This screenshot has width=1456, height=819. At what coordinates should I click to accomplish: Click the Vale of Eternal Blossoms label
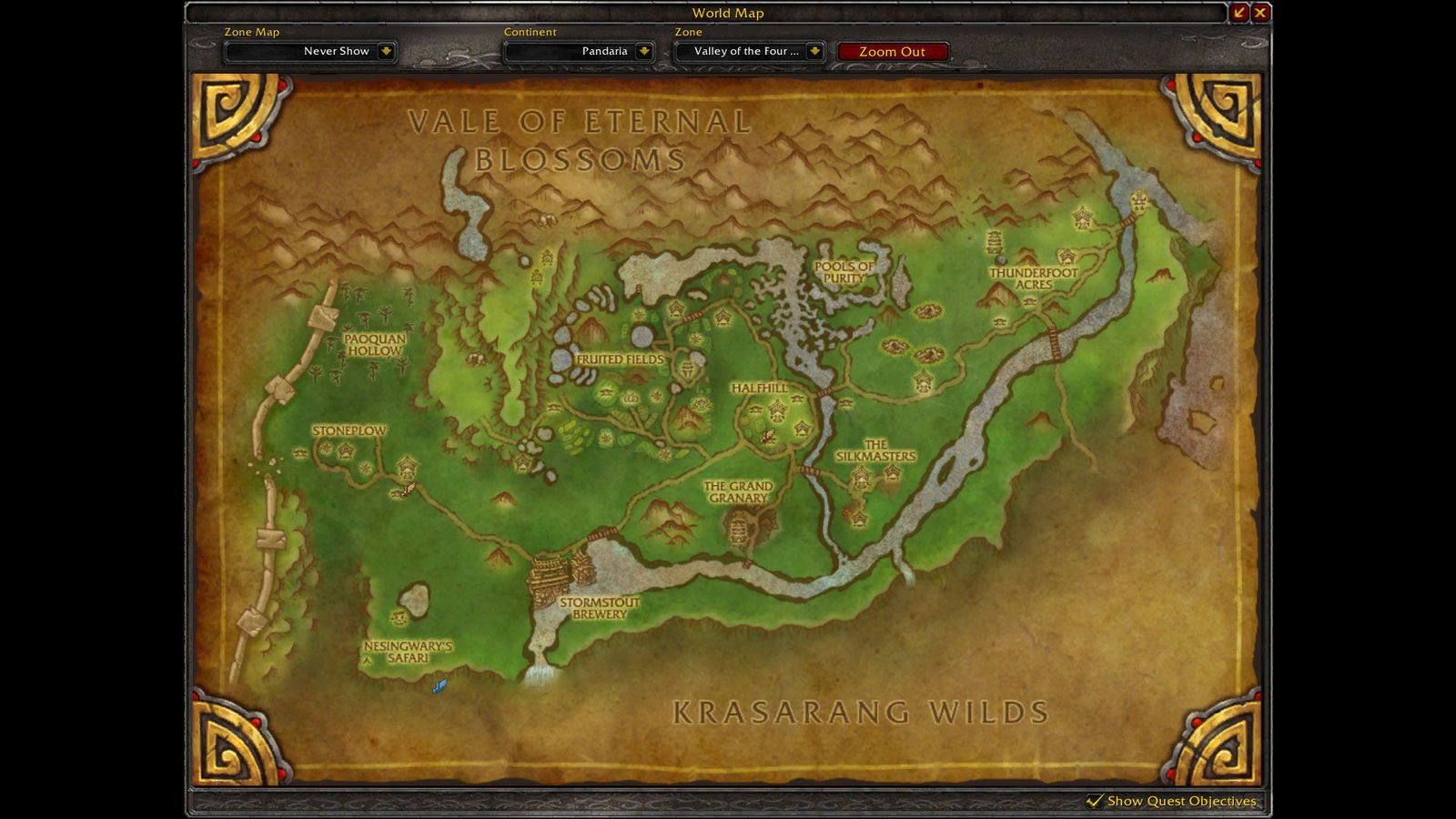point(579,138)
